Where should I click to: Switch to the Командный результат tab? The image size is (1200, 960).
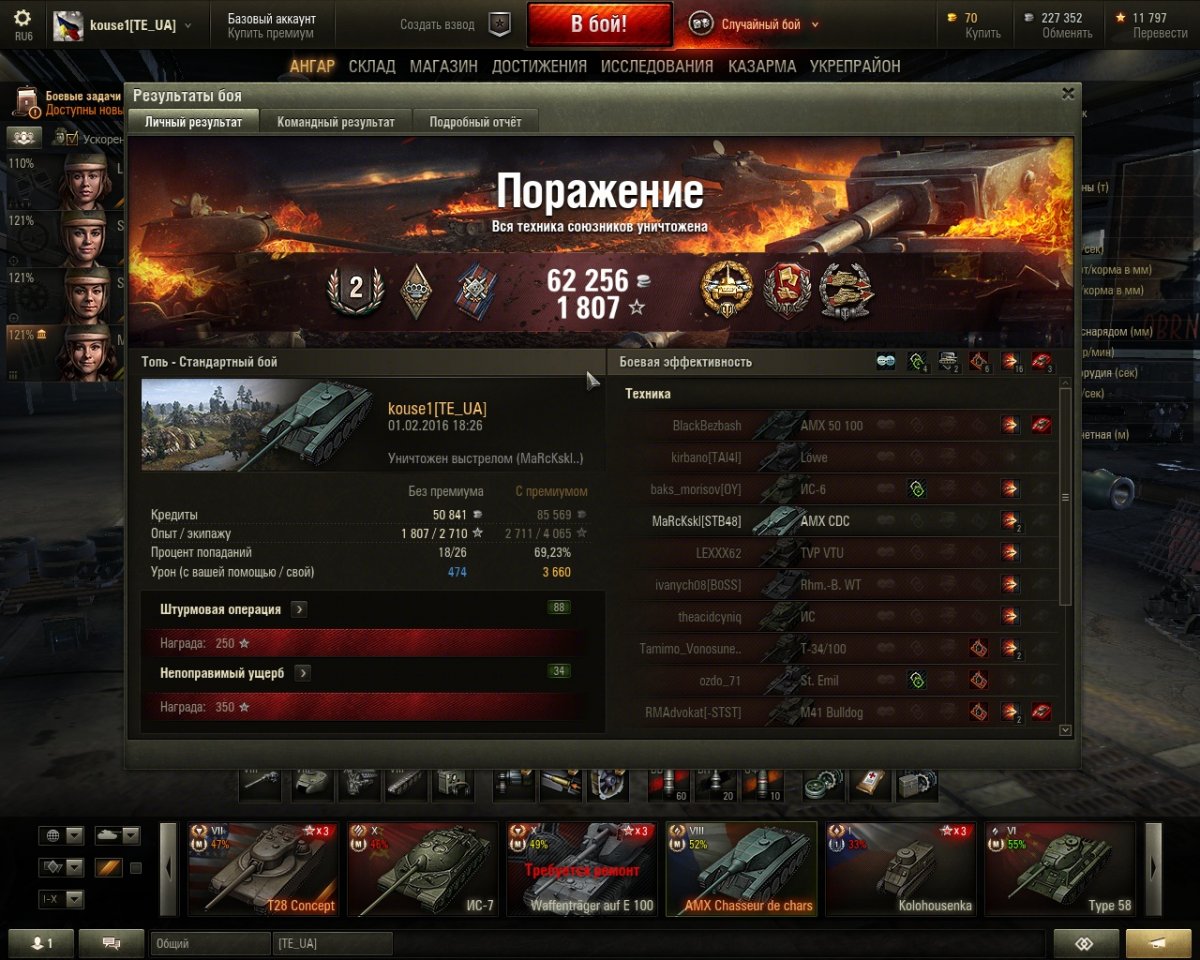pos(337,122)
